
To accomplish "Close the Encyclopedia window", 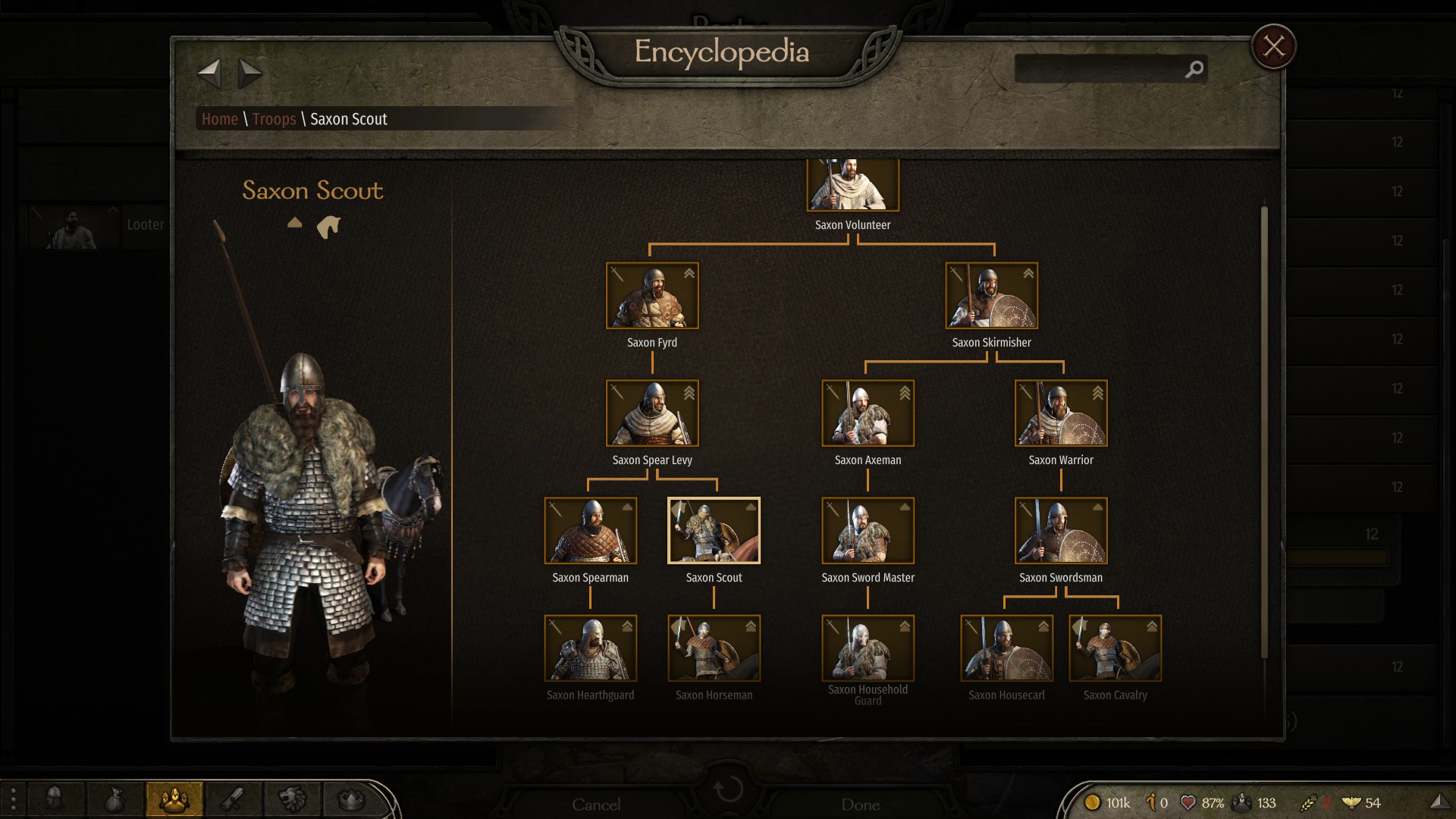I will click(1273, 46).
